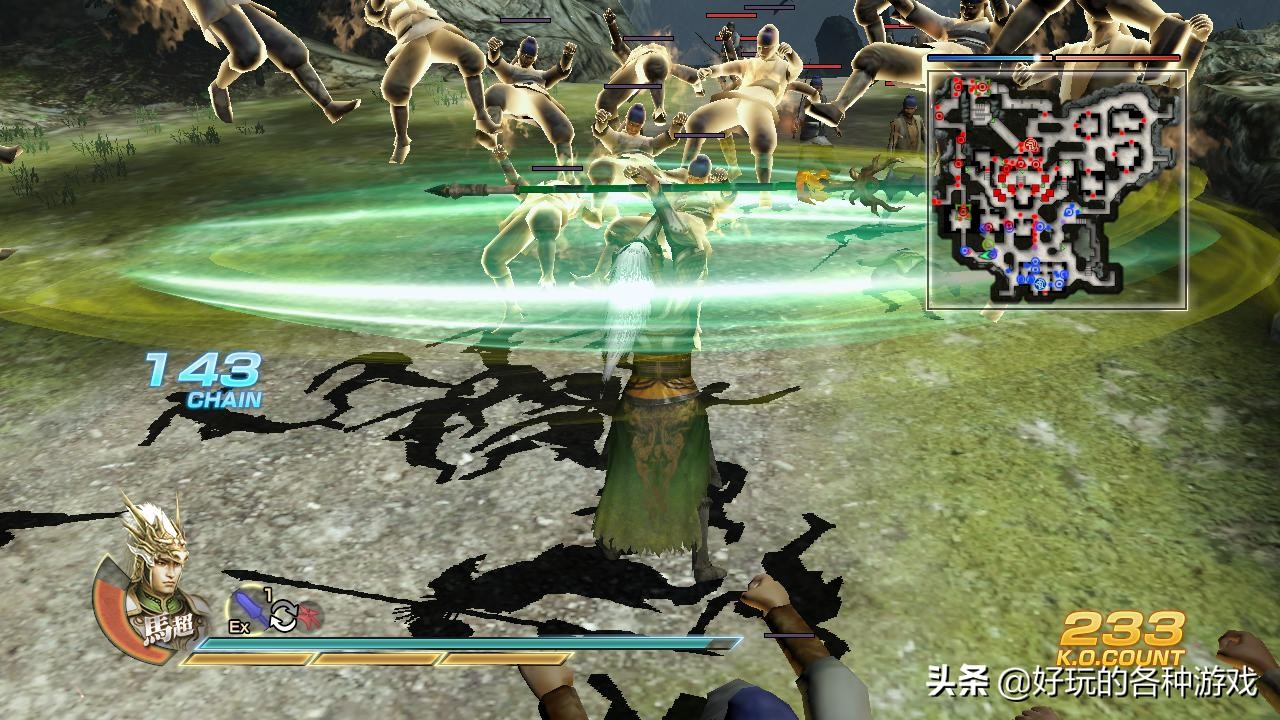Click the player arrow marker on minimap
This screenshot has width=1280, height=720.
tap(984, 252)
